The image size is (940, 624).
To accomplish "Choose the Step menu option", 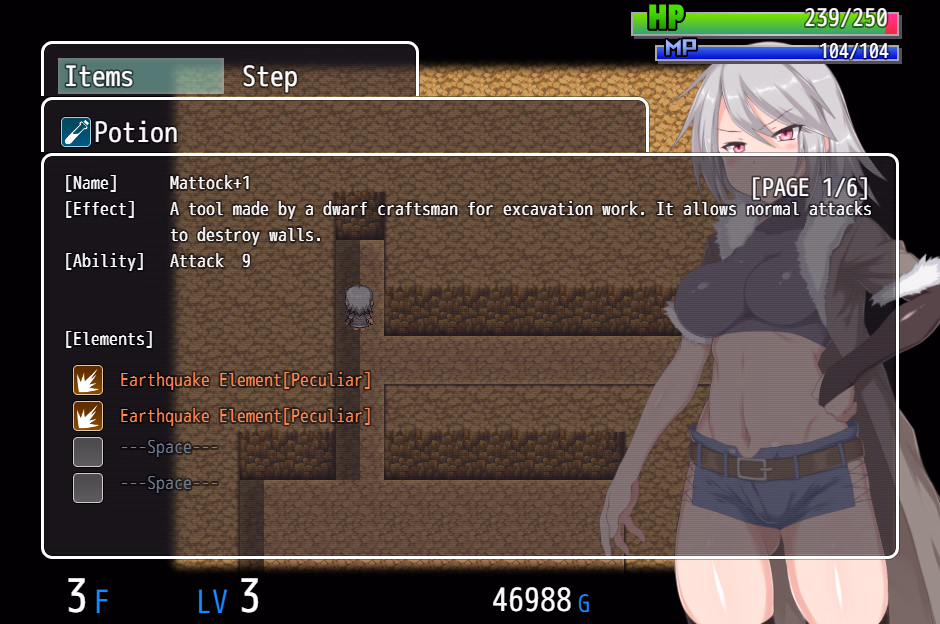I will 270,77.
